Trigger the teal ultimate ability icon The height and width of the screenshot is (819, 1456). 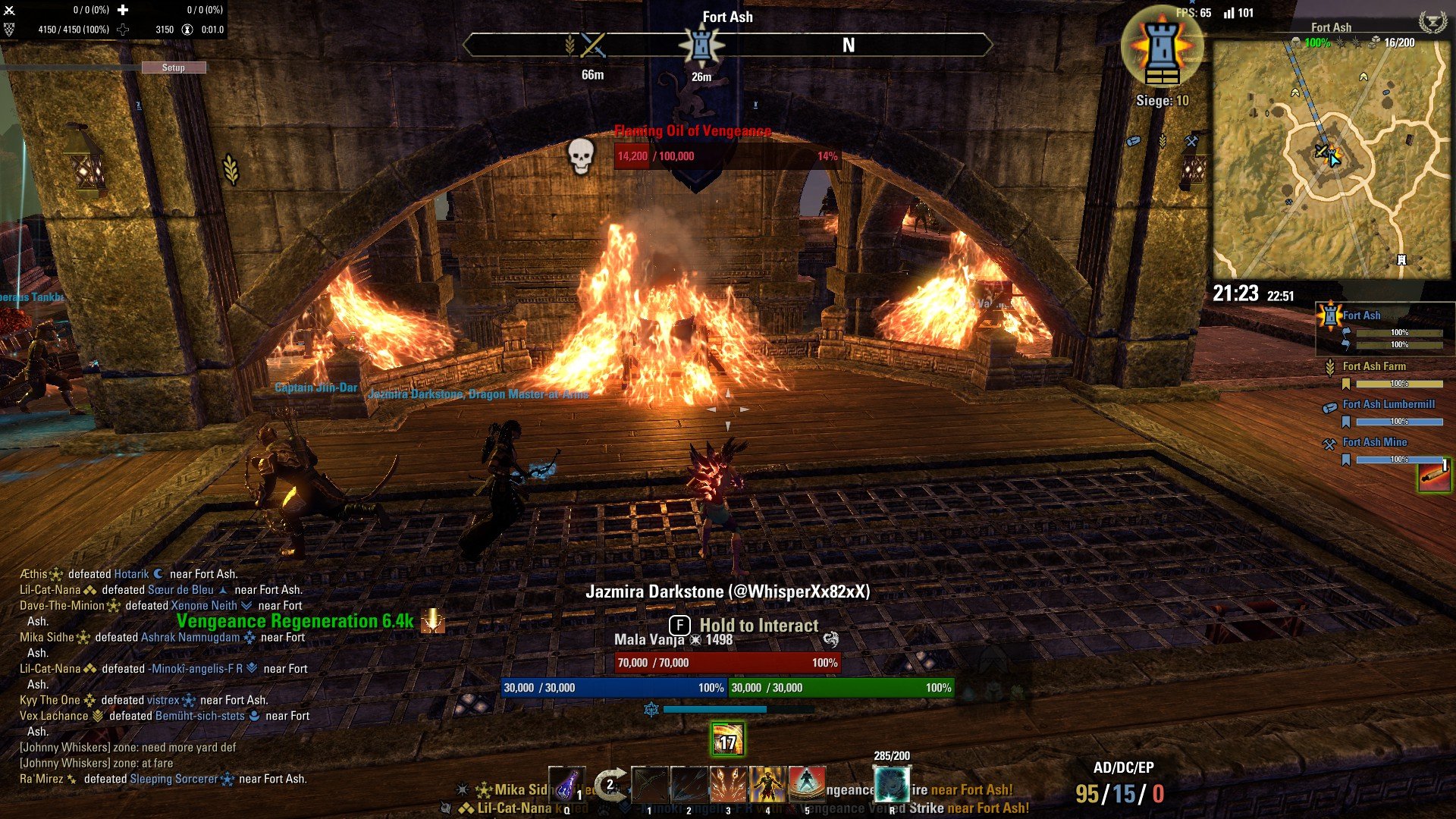coord(892,785)
